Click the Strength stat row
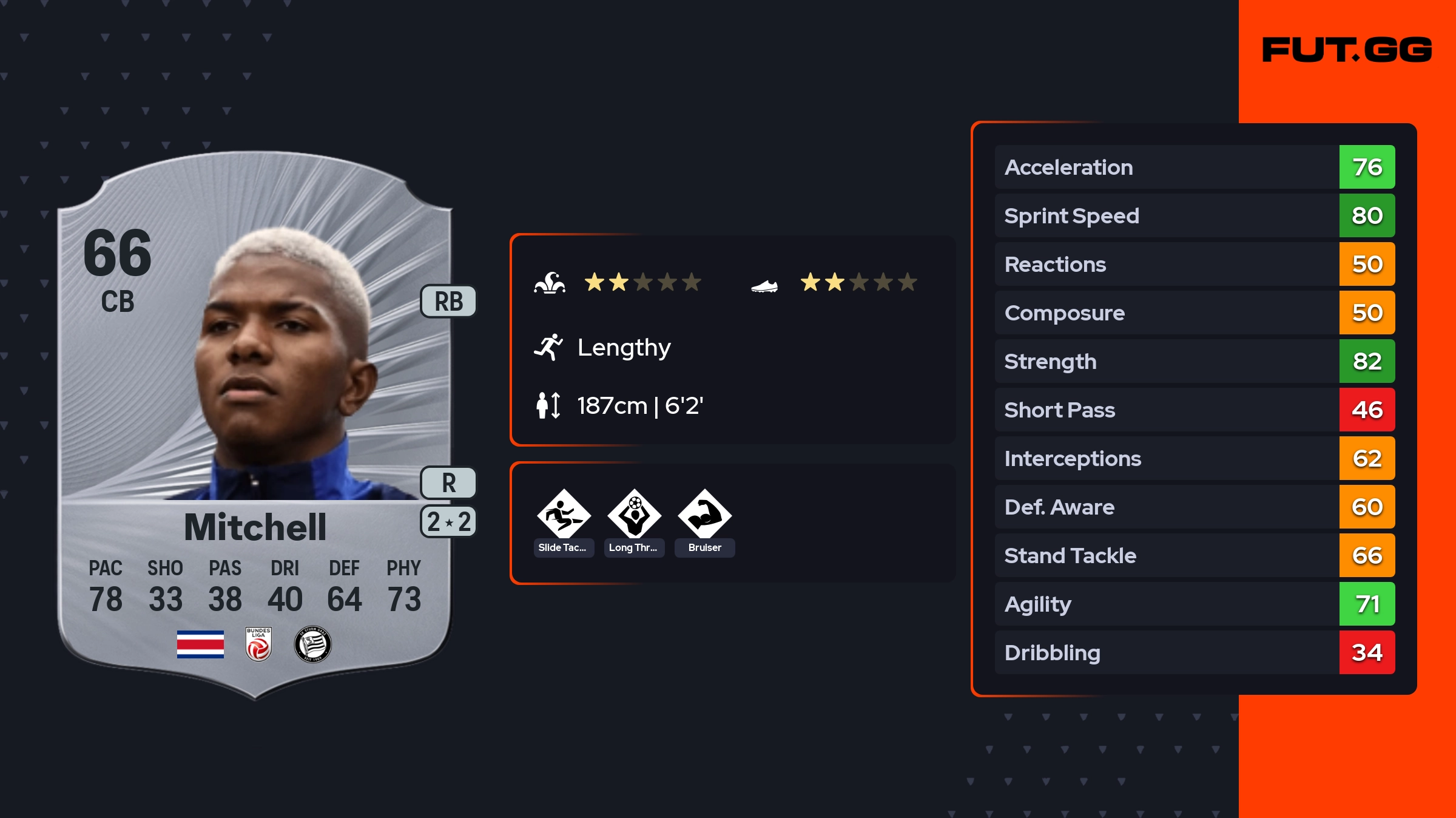Viewport: 1456px width, 818px height. [1194, 361]
